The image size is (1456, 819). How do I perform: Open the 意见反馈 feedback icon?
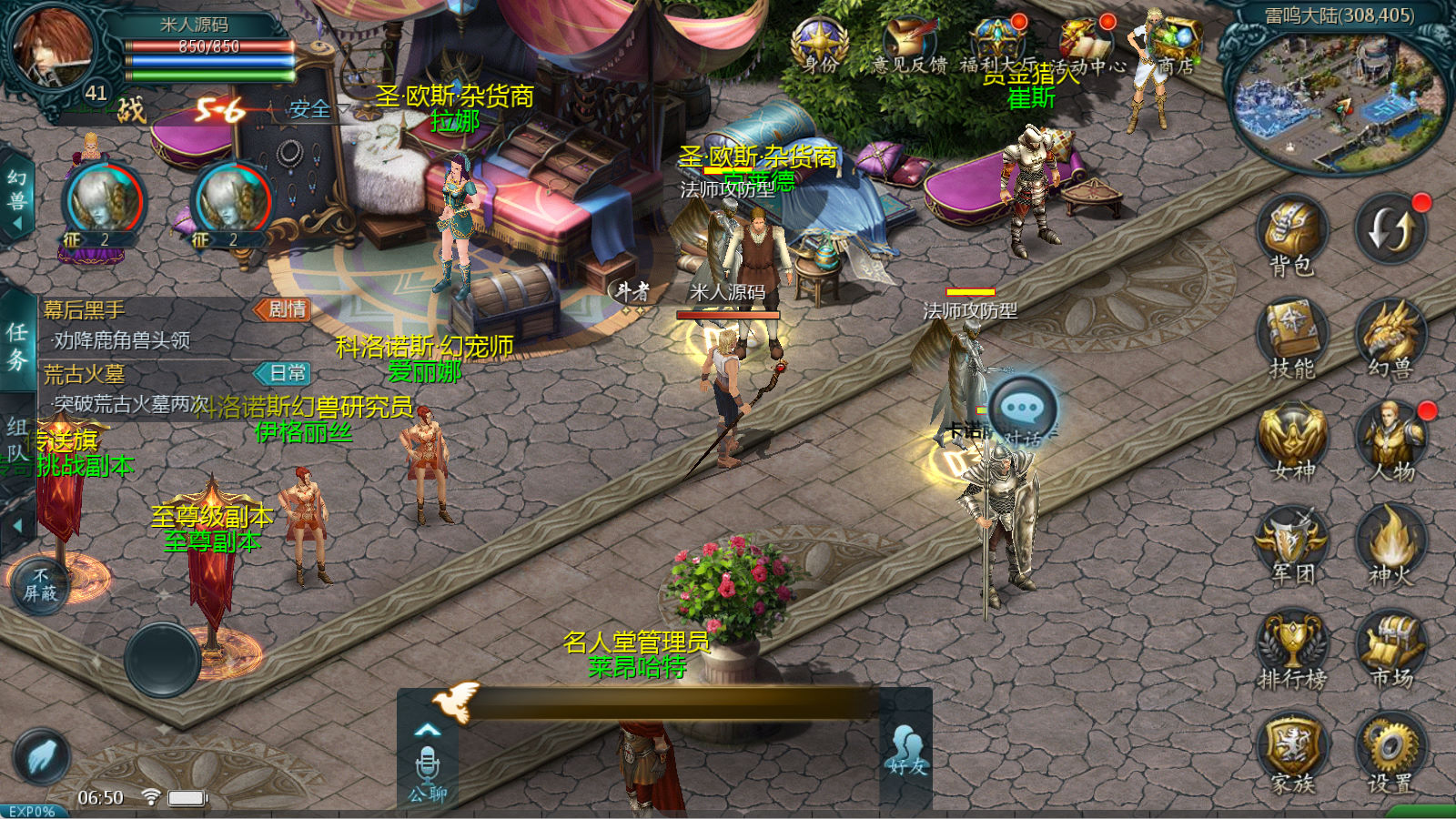tap(908, 44)
